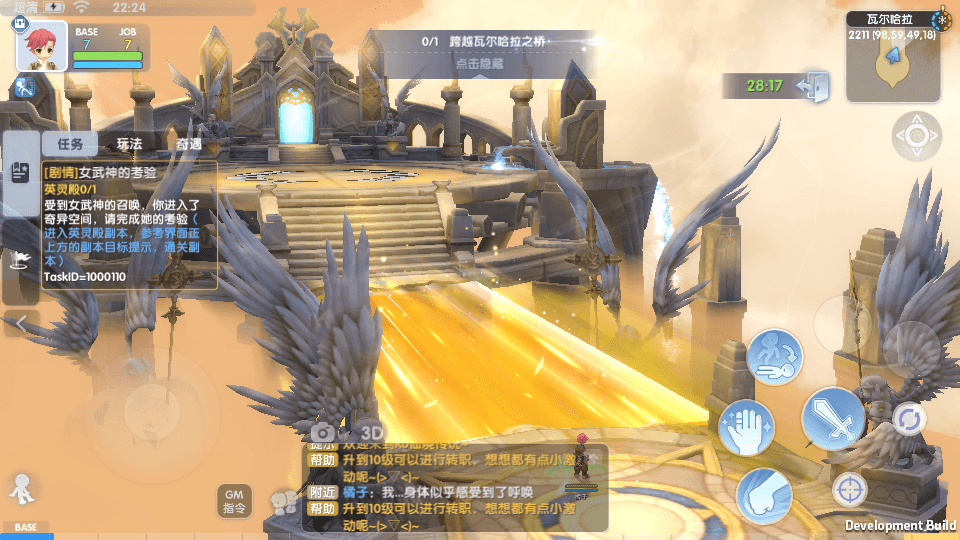Activate the sparkling open-hand skill
This screenshot has height=540, width=960.
(745, 427)
